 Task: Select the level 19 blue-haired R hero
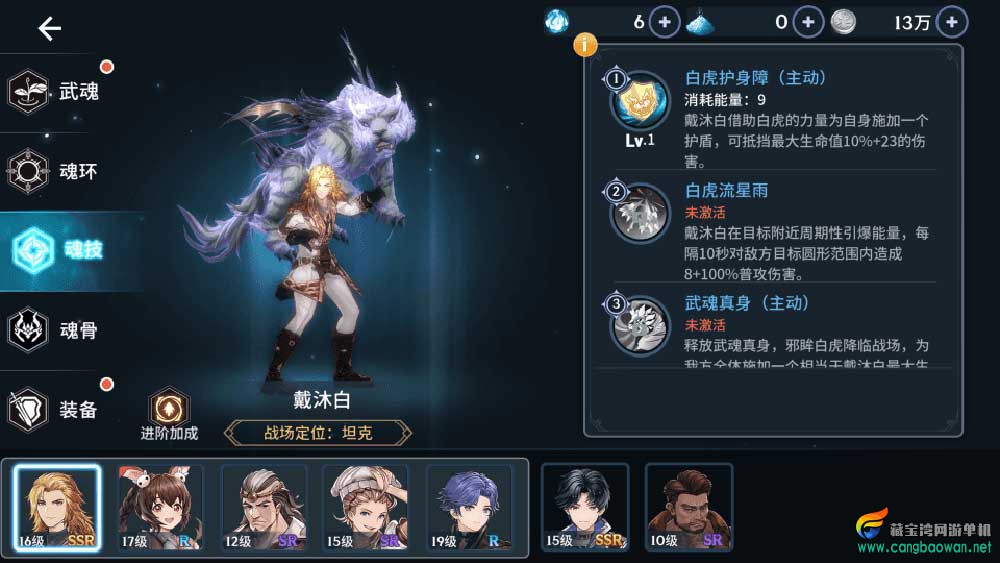pyautogui.click(x=468, y=509)
